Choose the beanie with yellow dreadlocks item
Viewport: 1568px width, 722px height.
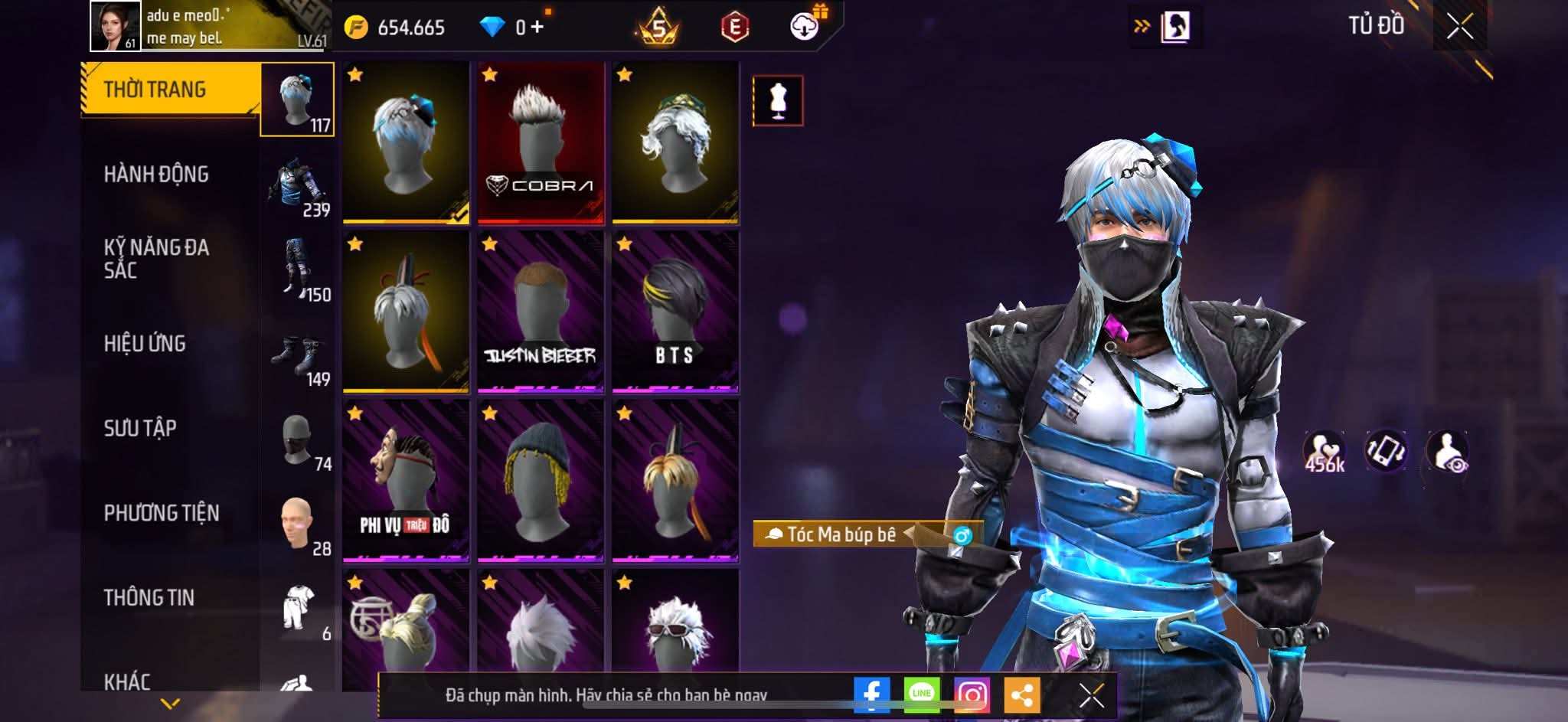(541, 481)
